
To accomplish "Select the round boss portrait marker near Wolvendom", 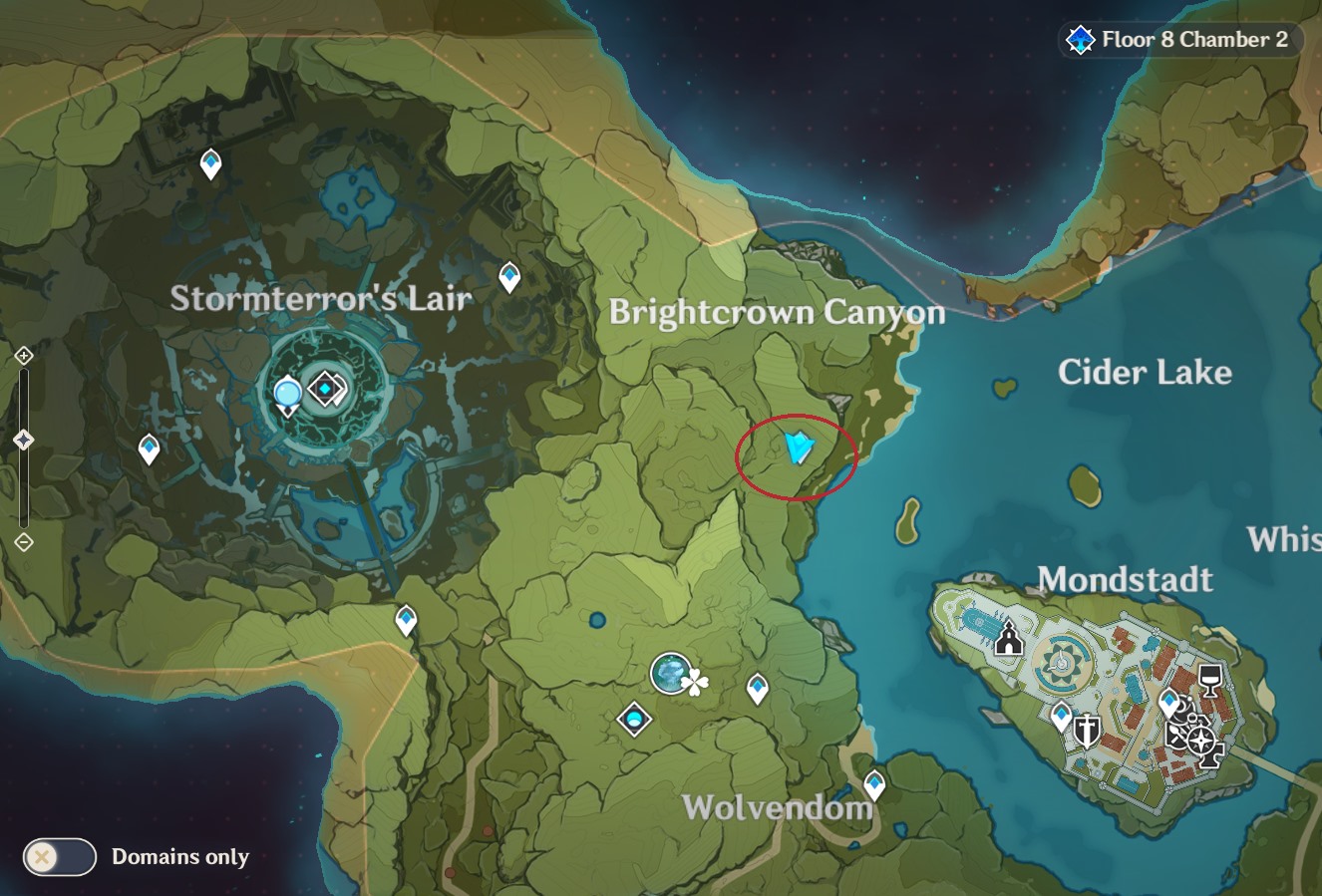I will pos(671,674).
